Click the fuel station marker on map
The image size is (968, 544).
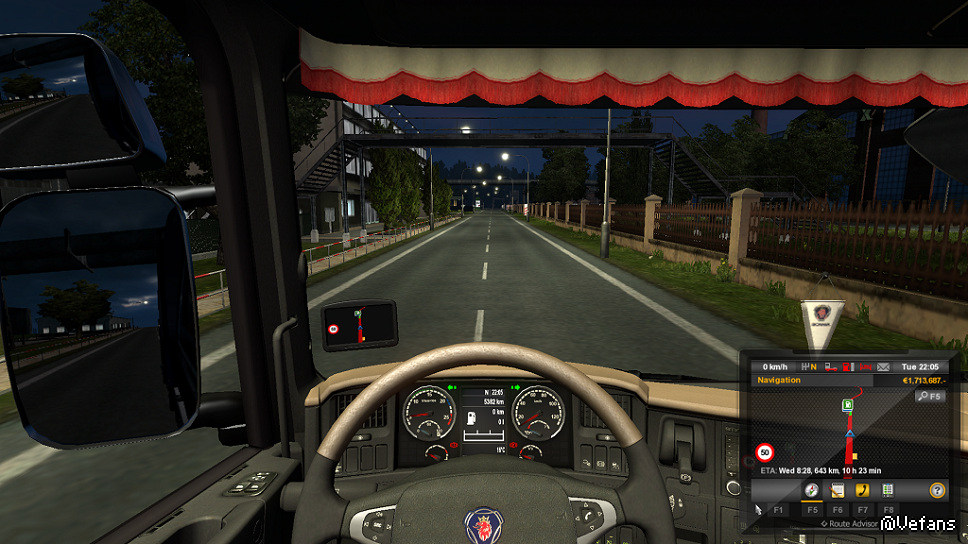(848, 405)
